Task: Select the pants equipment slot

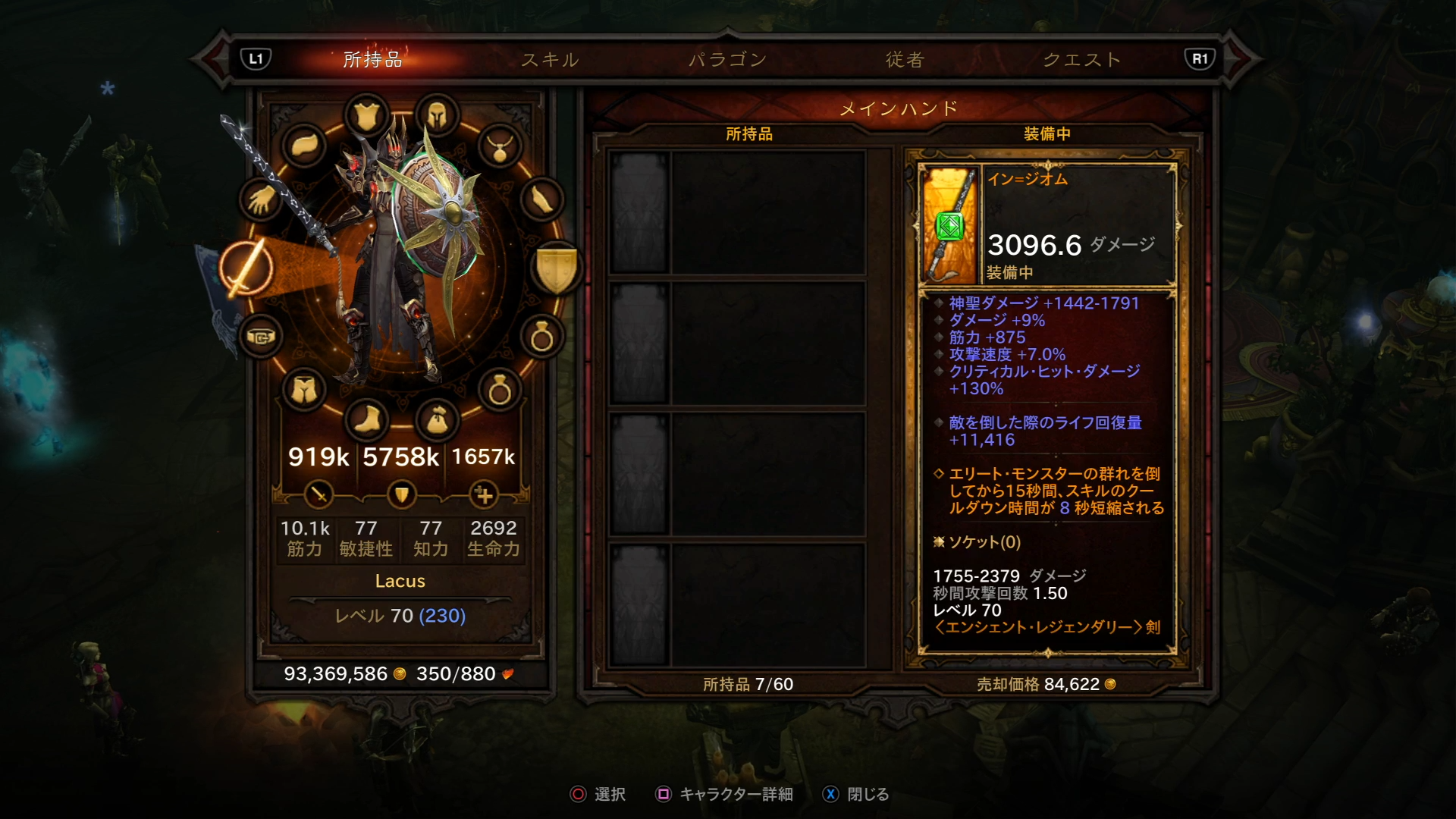Action: coord(304,391)
